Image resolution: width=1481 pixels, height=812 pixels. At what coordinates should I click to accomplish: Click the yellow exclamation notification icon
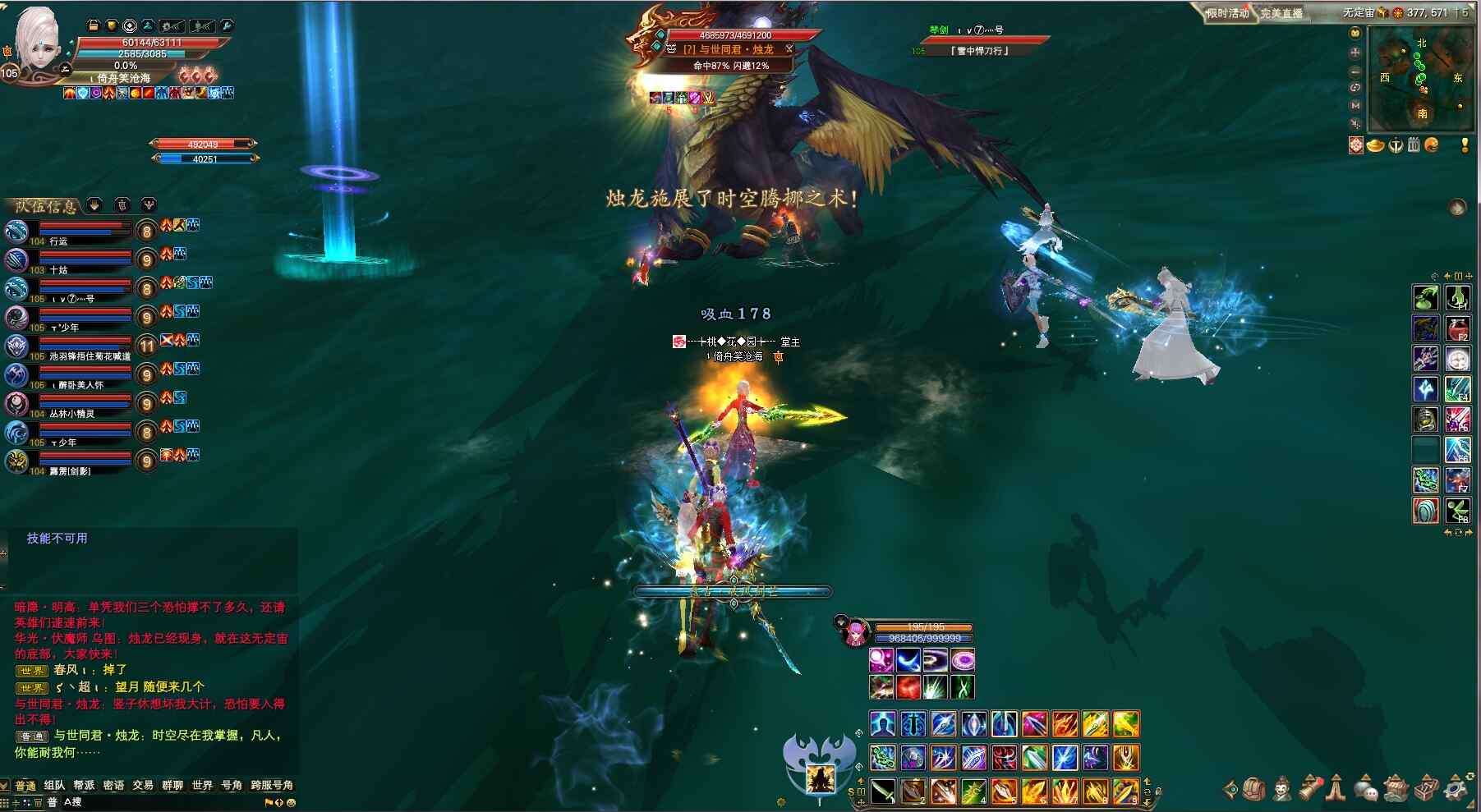(1465, 145)
